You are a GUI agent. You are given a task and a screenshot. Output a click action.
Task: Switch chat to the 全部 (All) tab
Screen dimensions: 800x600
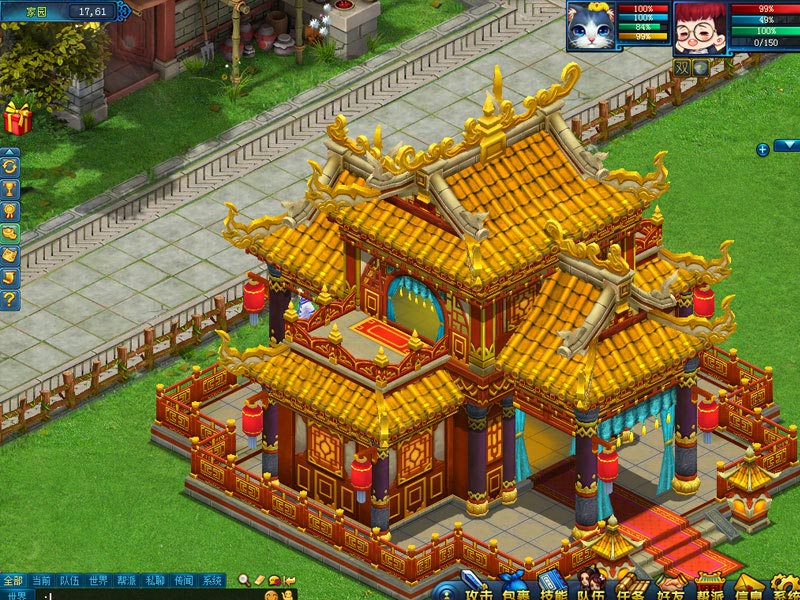tap(12, 580)
